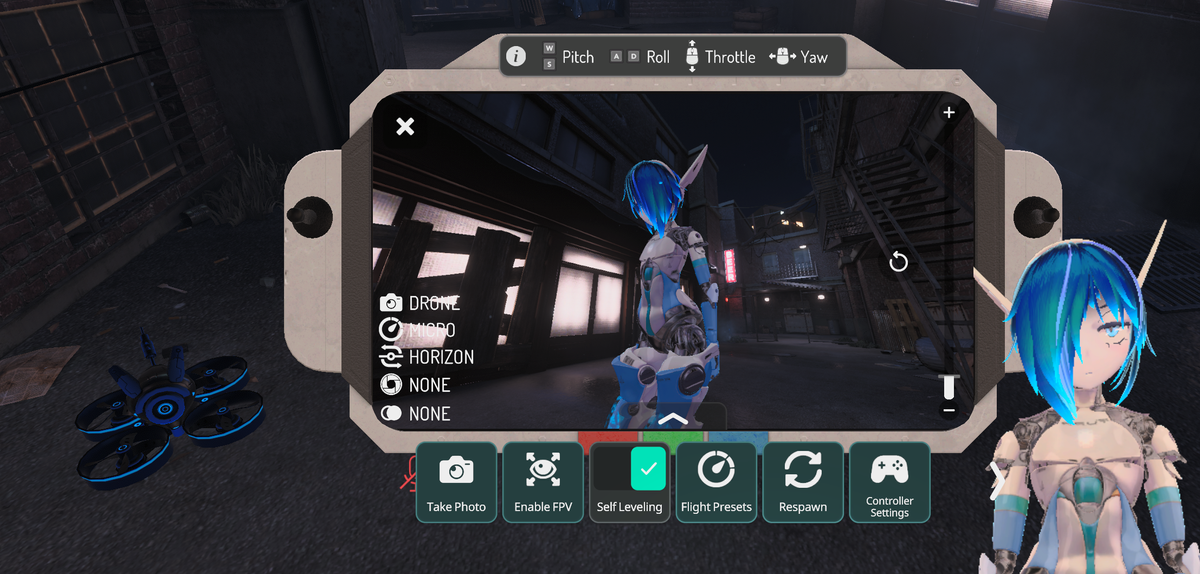Screen dimensions: 1200x574
Task: Adjust the zoom slider handle
Action: point(949,386)
